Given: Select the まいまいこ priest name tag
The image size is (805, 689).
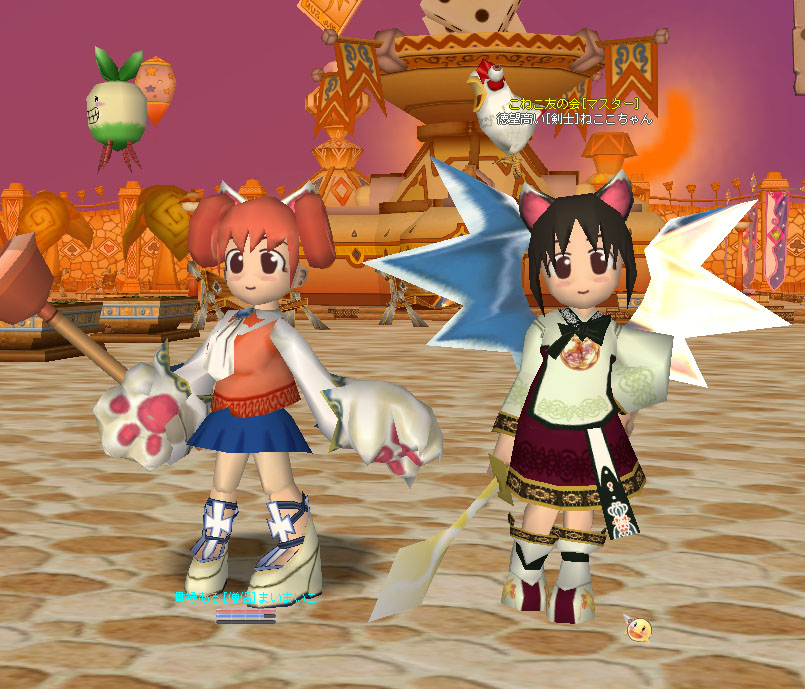Looking at the screenshot, I should pos(246,598).
